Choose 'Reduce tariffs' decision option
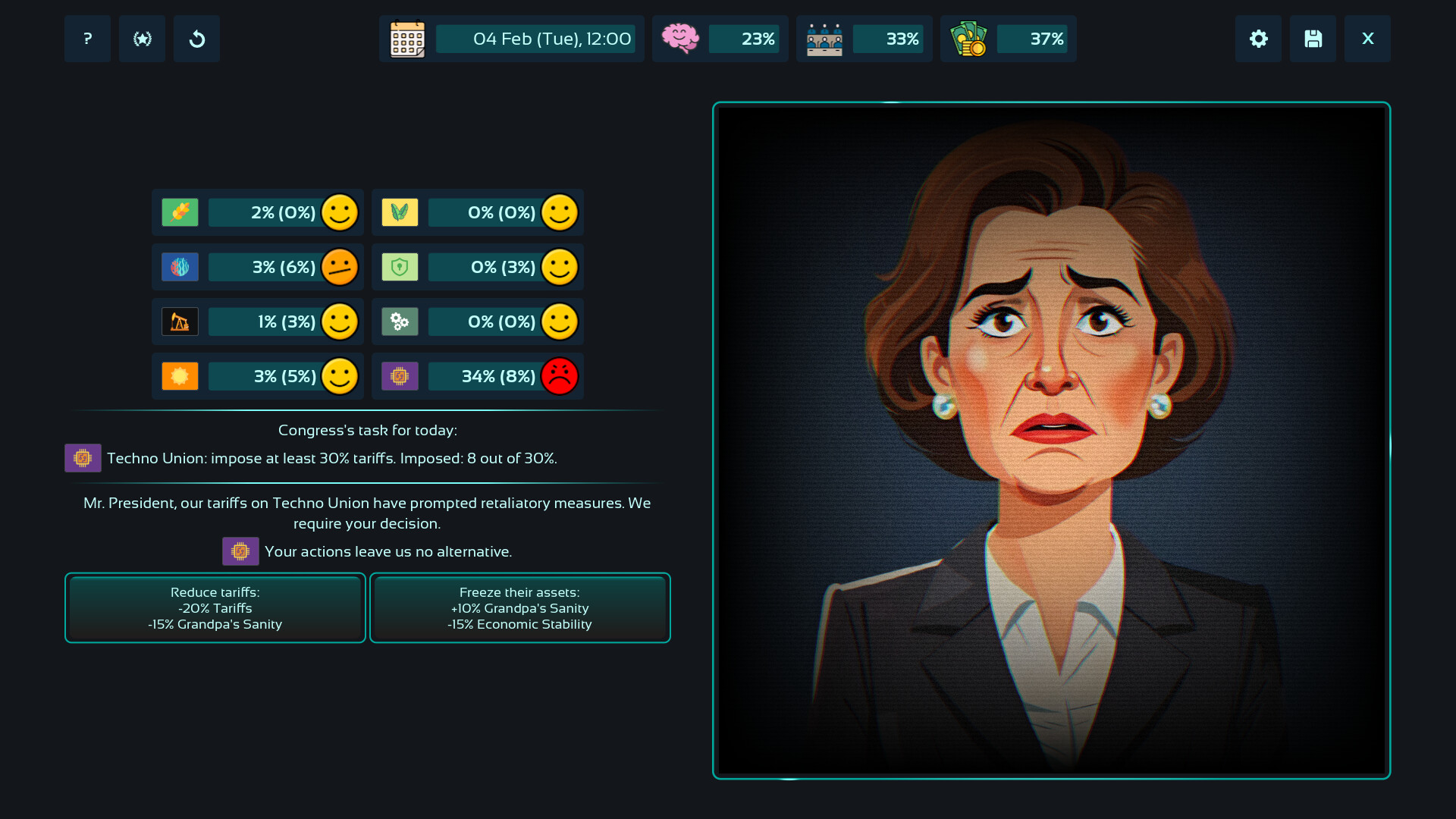Image resolution: width=1456 pixels, height=819 pixels. [215, 607]
